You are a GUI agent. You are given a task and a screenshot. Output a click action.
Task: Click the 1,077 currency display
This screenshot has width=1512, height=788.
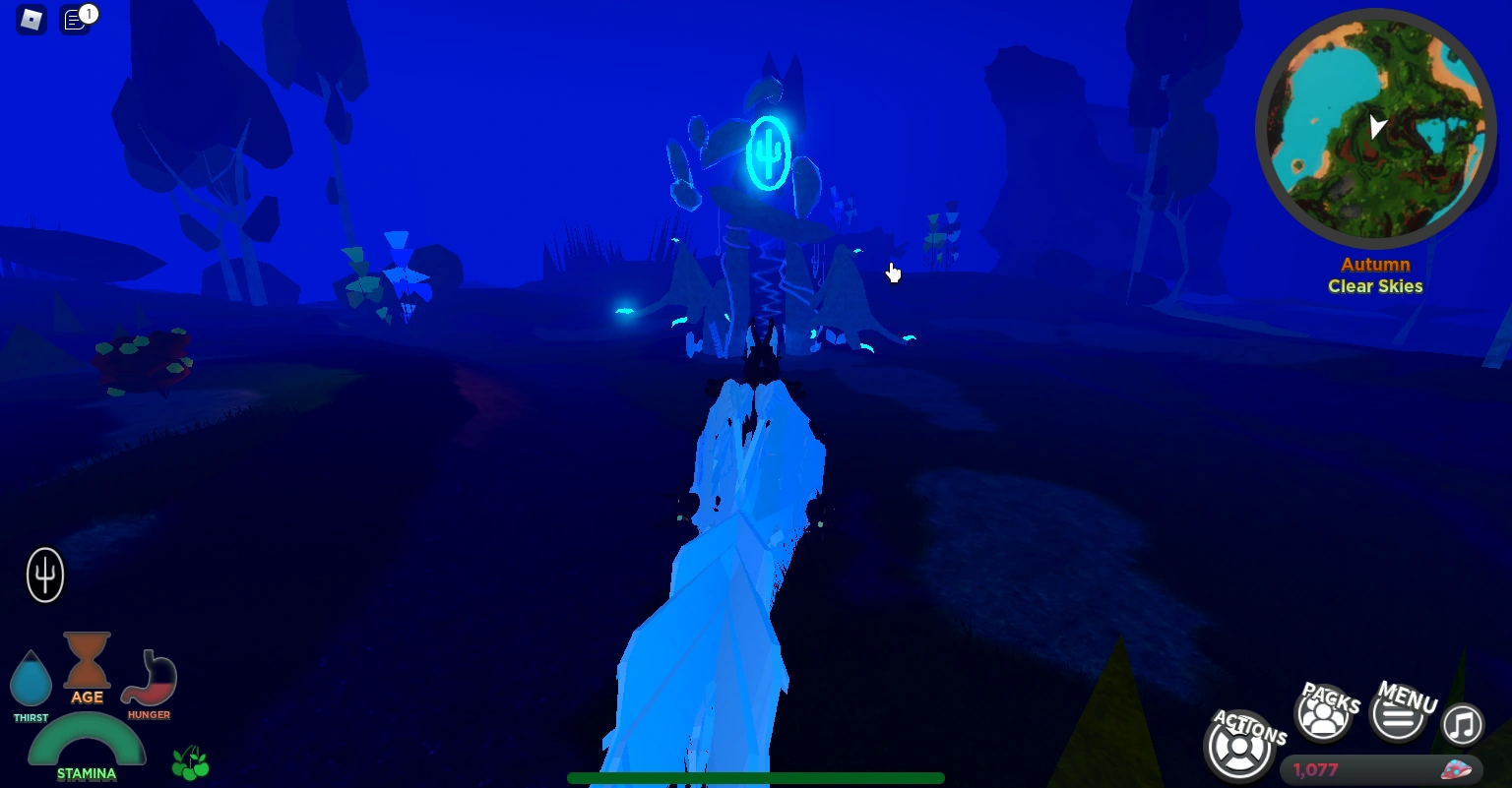tap(1316, 769)
